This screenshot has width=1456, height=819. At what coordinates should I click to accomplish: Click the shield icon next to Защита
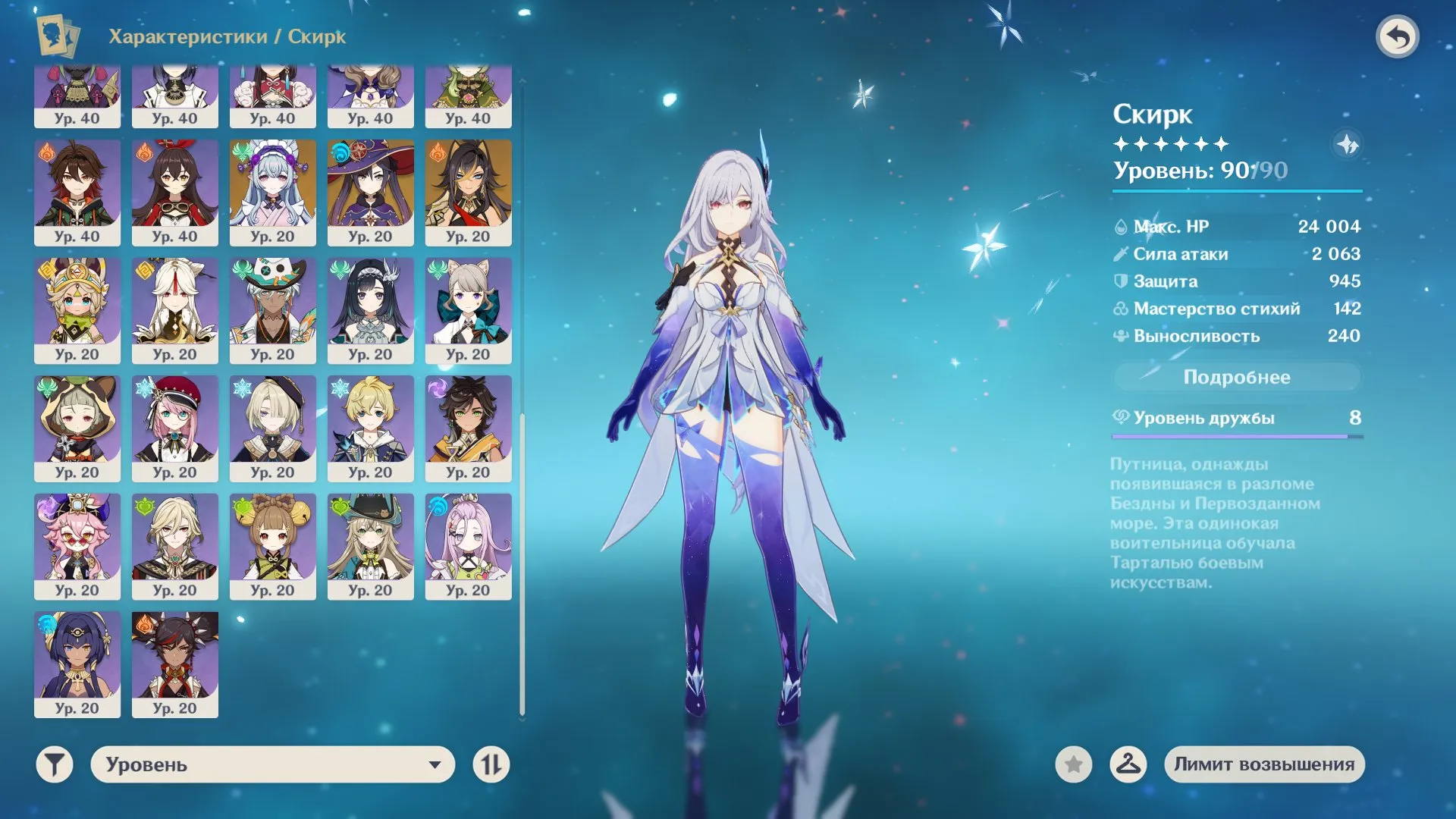point(1120,281)
